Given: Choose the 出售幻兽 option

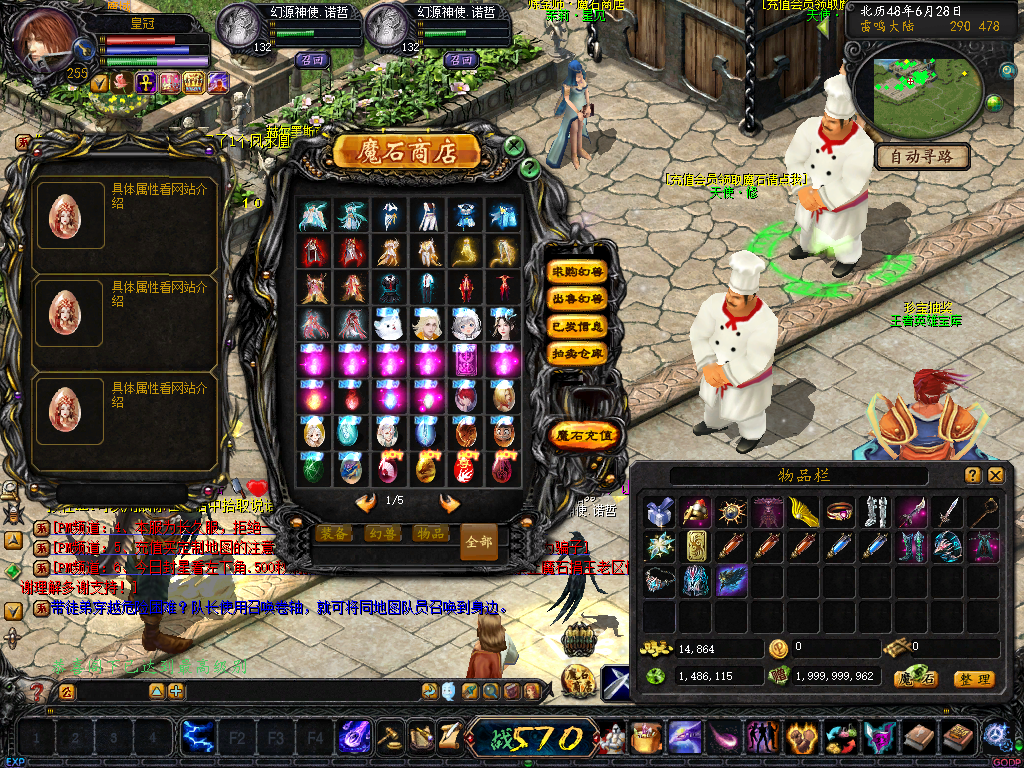Looking at the screenshot, I should coord(578,299).
